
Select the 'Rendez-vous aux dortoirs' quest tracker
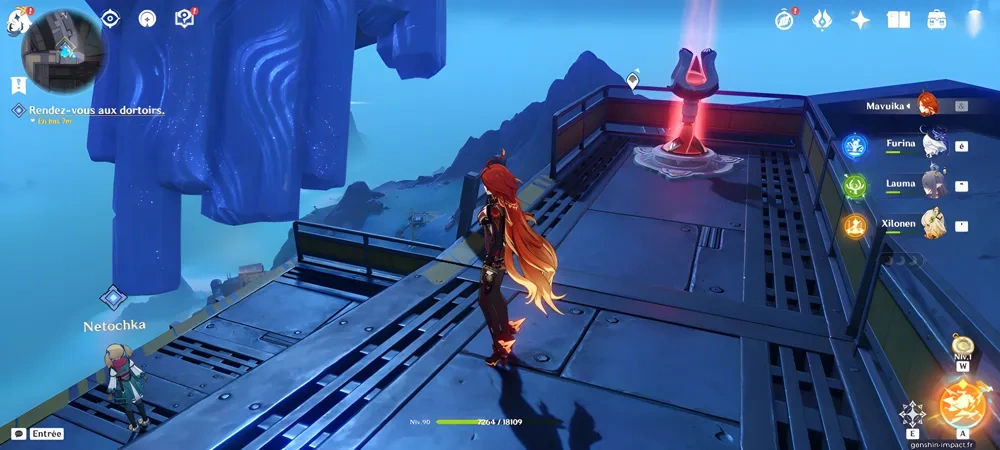[x=95, y=110]
